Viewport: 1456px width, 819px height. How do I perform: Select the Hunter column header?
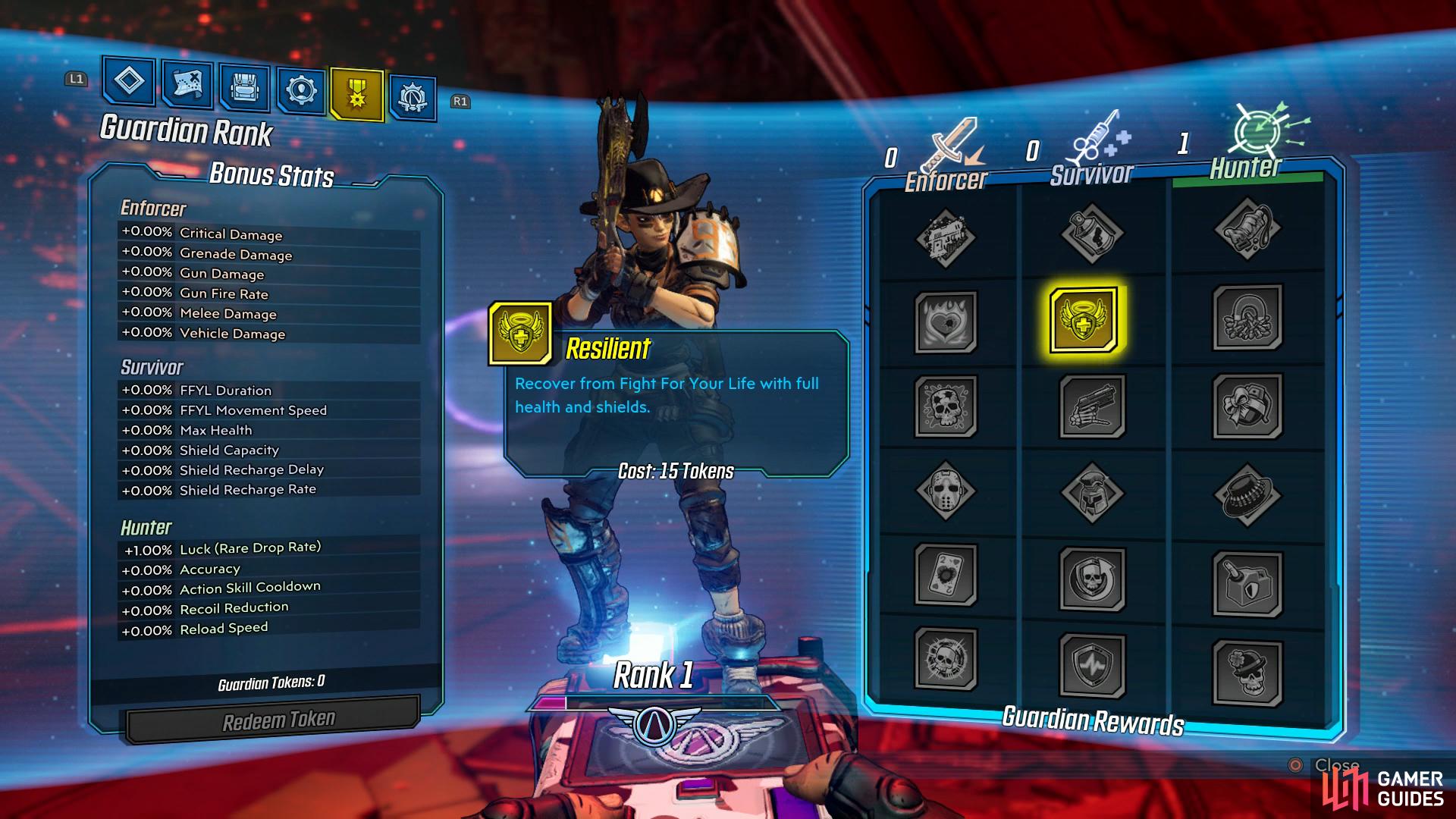[1246, 167]
